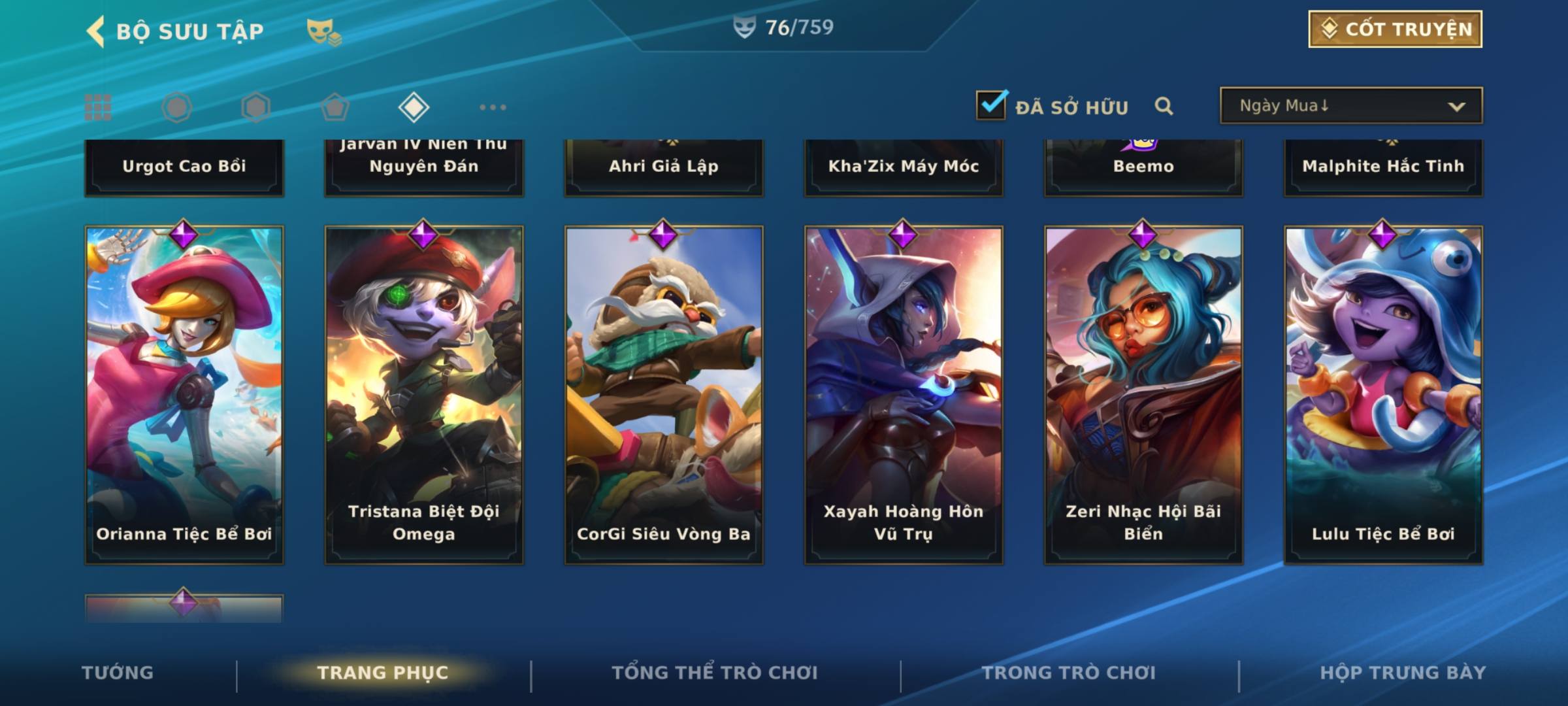Open the skin search magnifier

coord(1164,106)
